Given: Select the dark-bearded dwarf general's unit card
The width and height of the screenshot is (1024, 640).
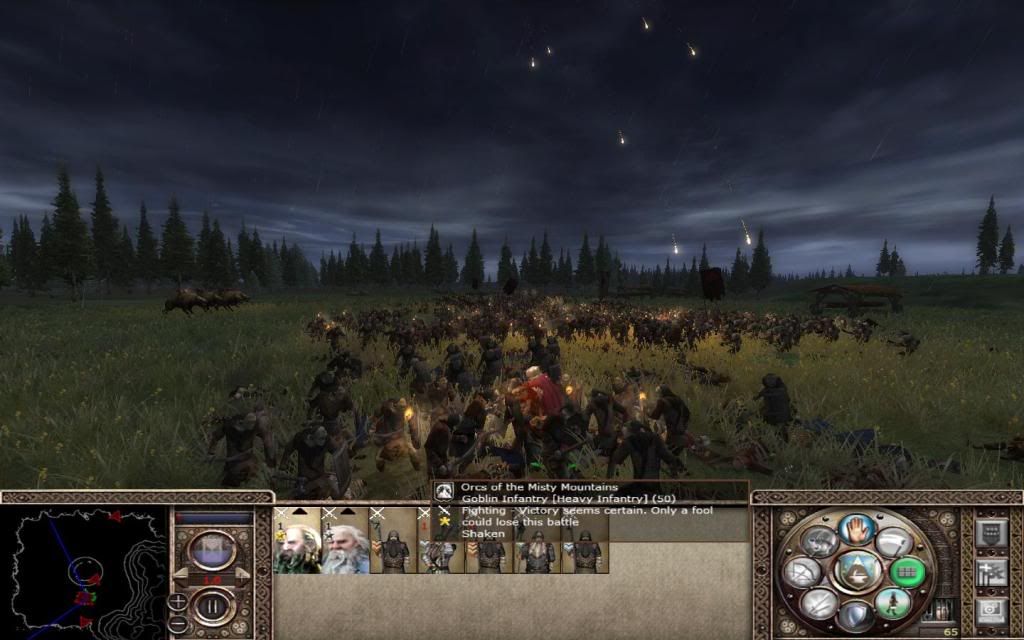Looking at the screenshot, I should pos(296,545).
